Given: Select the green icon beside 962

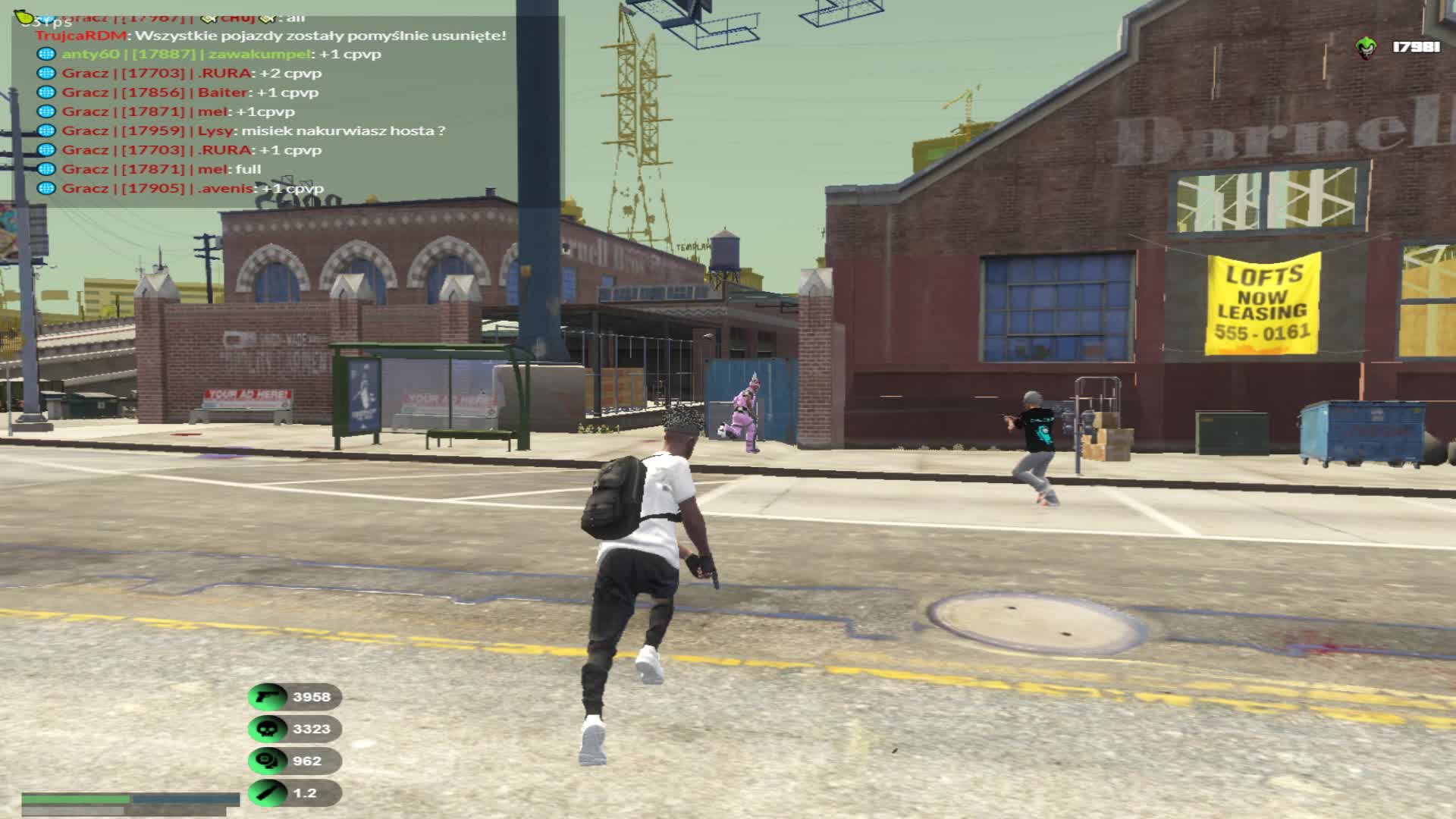Looking at the screenshot, I should tap(268, 761).
